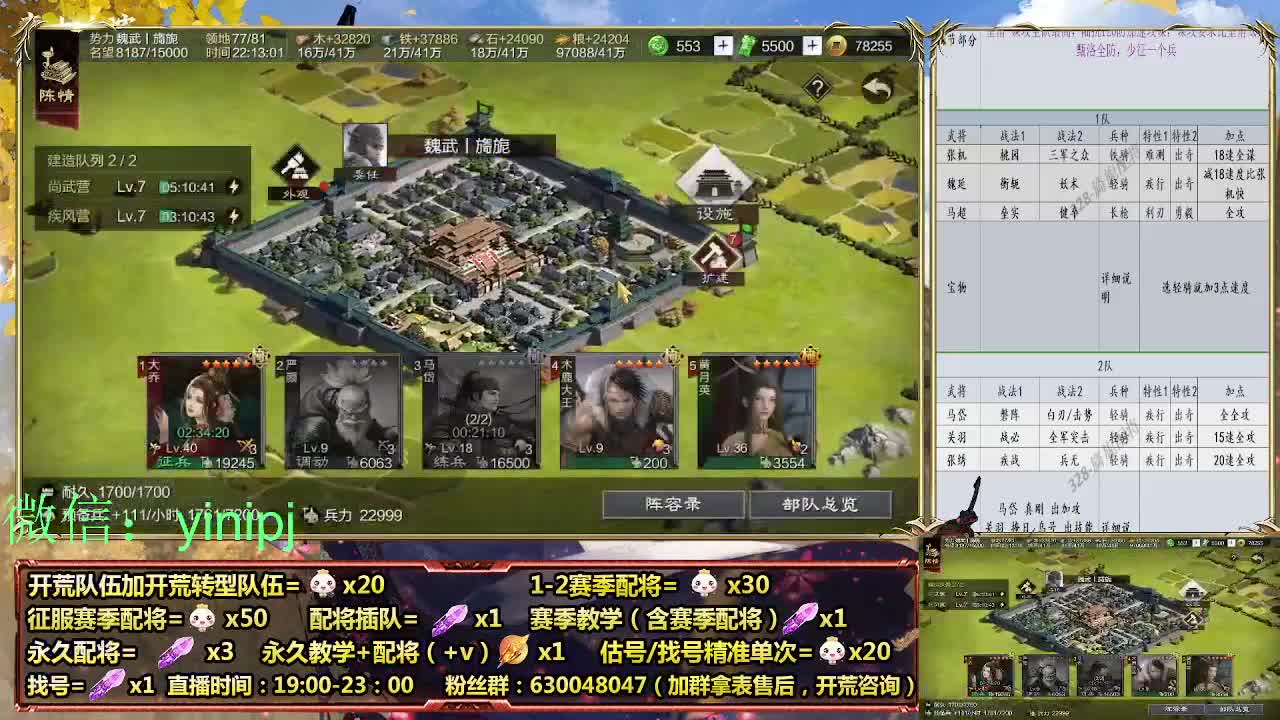The image size is (1280, 720).
Task: Open the 委任 advisor portrait above the city
Action: coord(366,145)
